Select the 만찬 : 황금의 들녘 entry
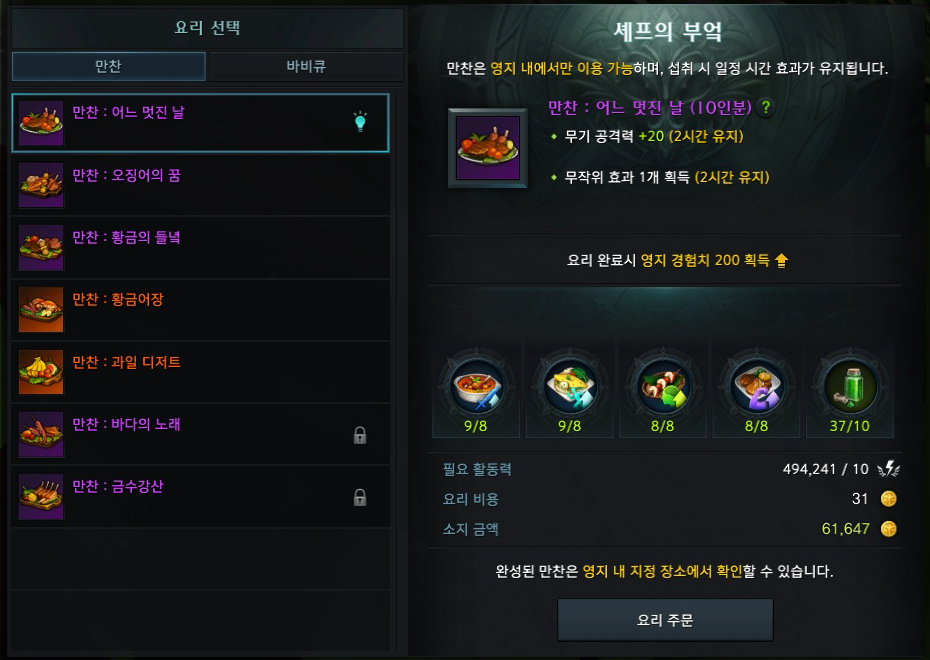 pyautogui.click(x=200, y=248)
